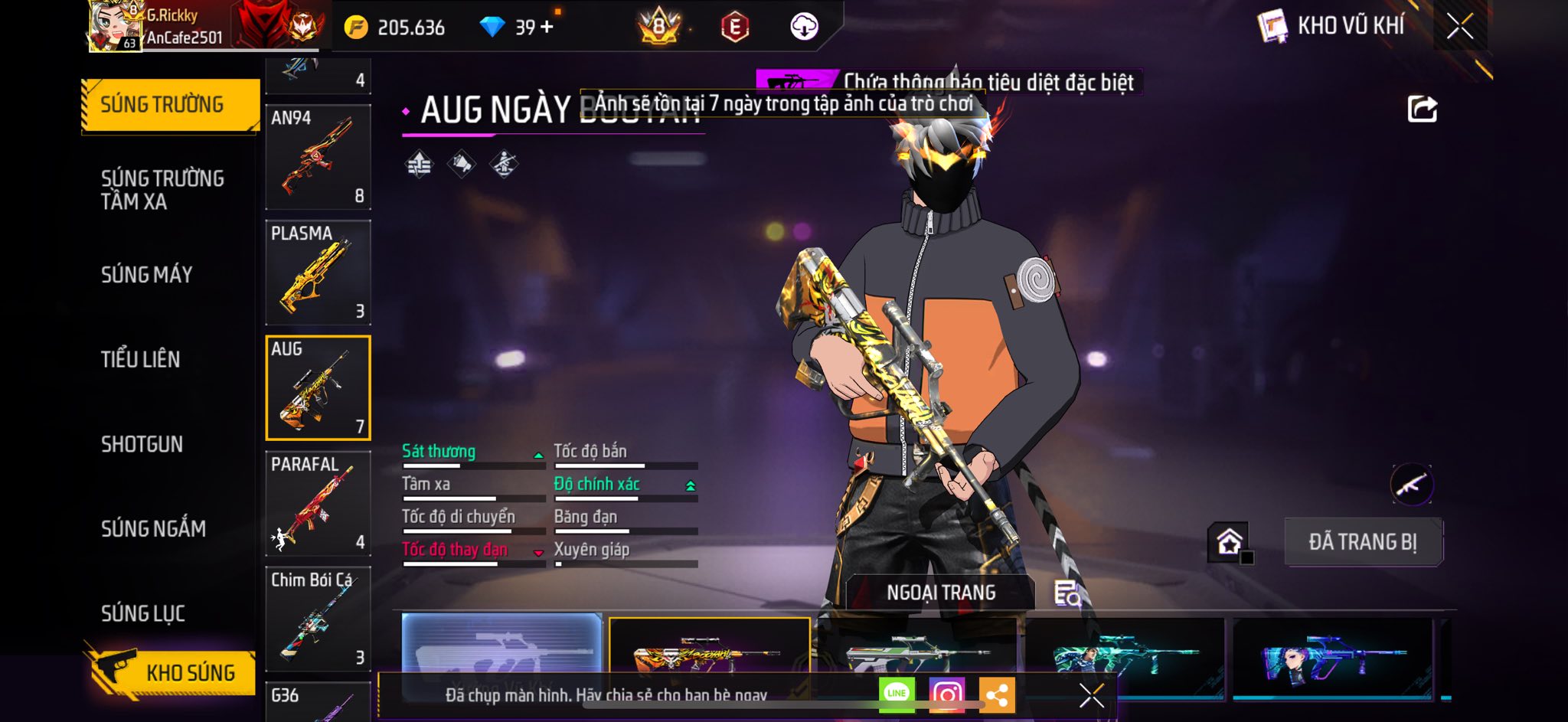The image size is (1568, 722).
Task: Share screenshot via Instagram
Action: (x=946, y=694)
